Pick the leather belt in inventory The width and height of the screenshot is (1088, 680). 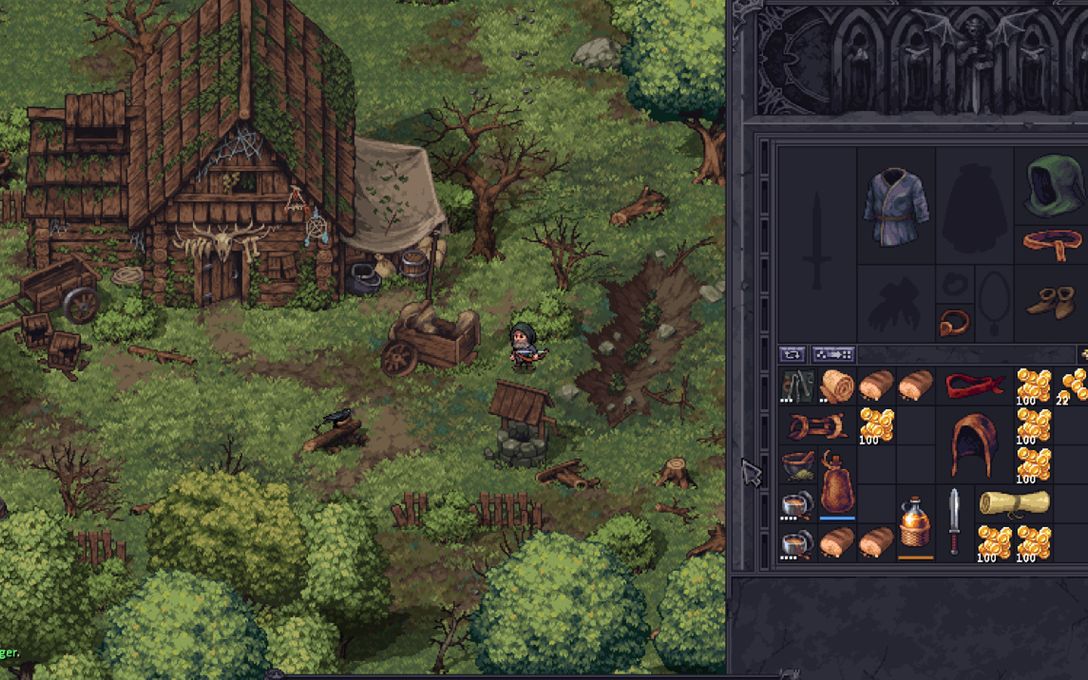(x=817, y=426)
